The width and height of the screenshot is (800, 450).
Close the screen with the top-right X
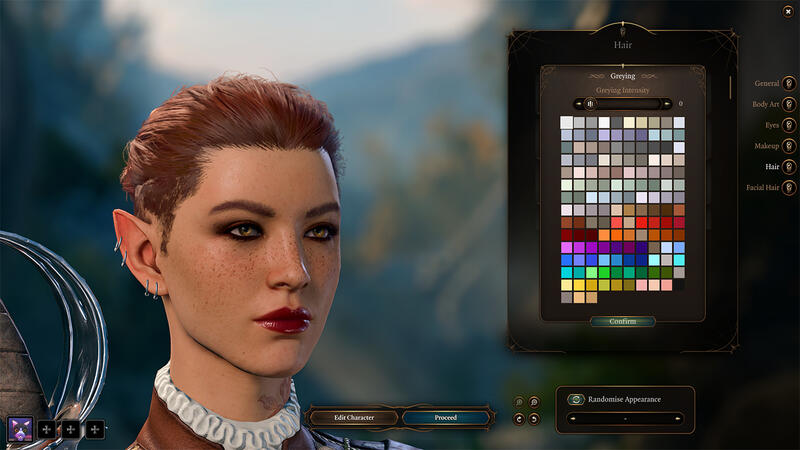pos(789,11)
